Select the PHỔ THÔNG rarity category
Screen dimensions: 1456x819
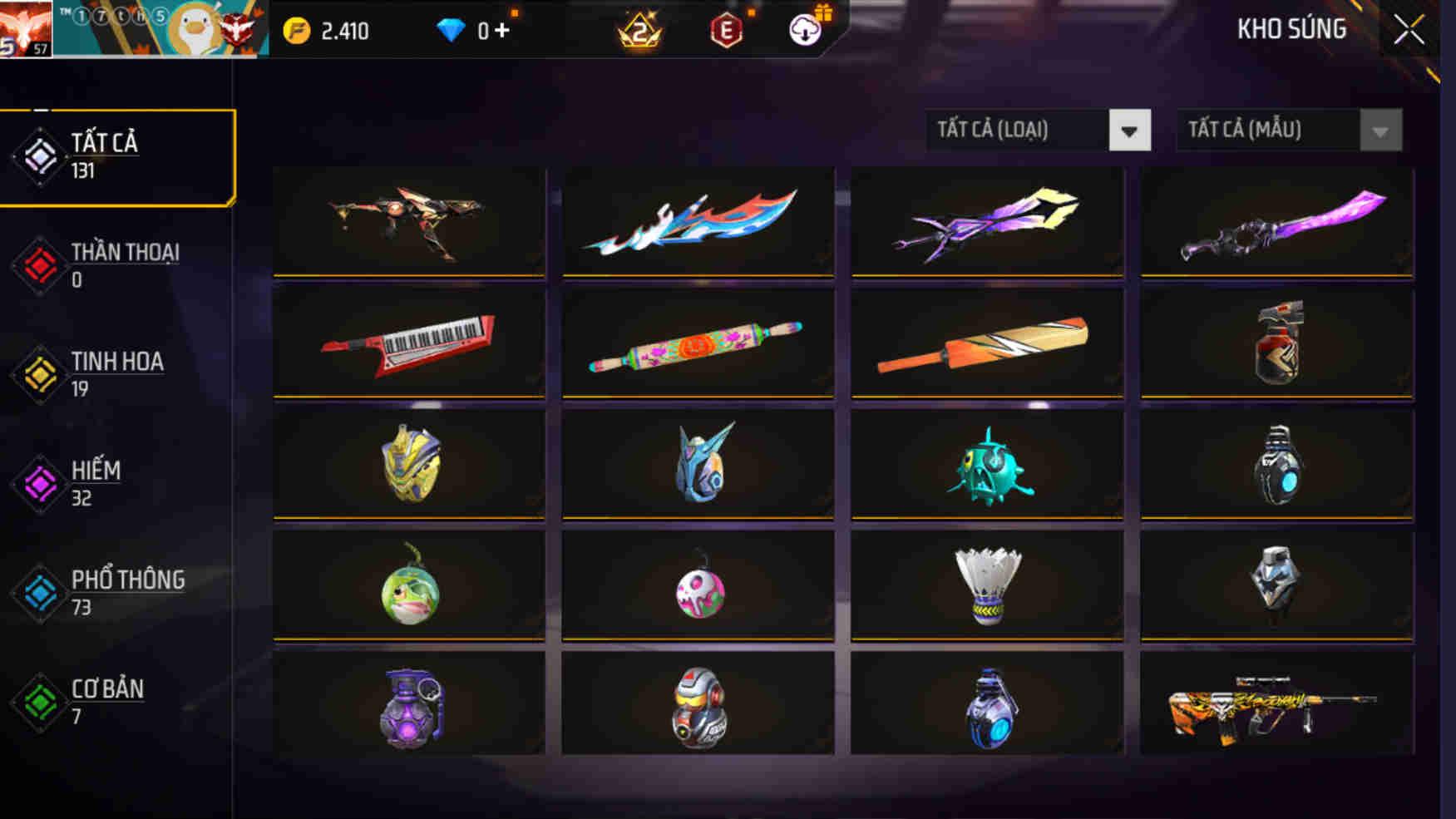[37, 590]
